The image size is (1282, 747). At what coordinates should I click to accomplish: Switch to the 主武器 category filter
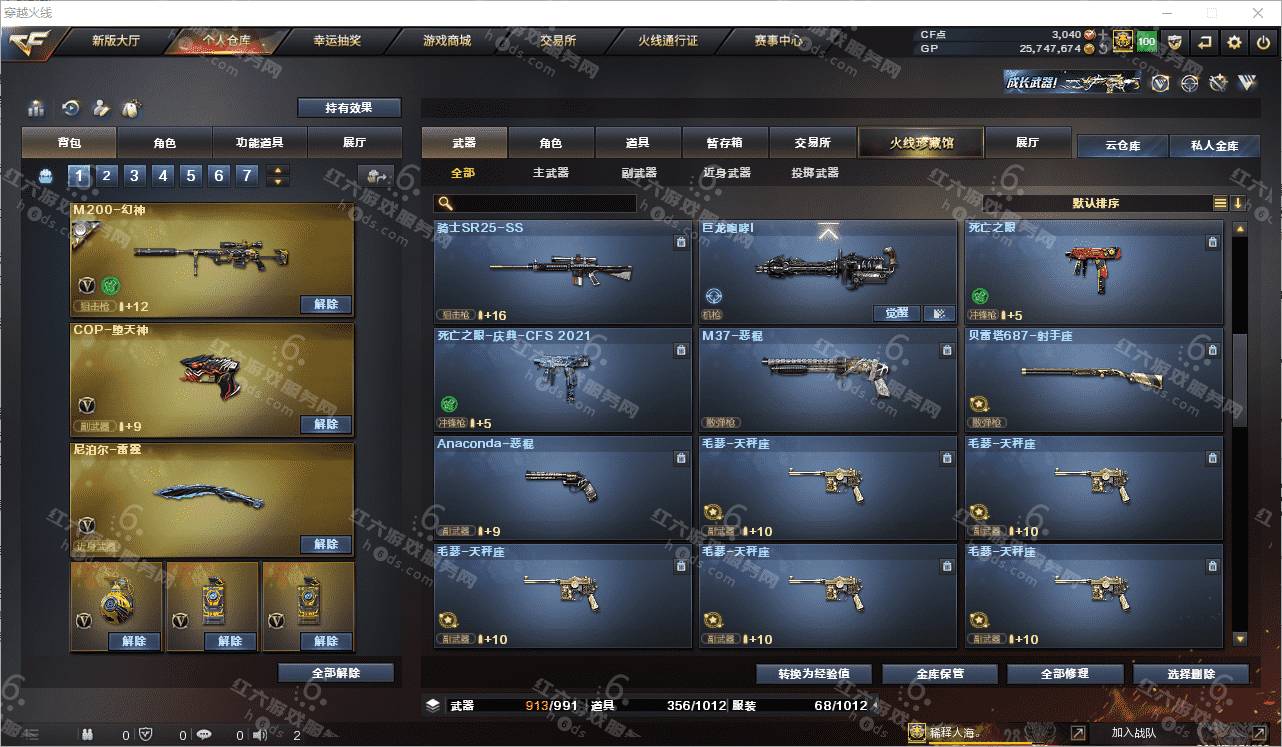pos(550,173)
